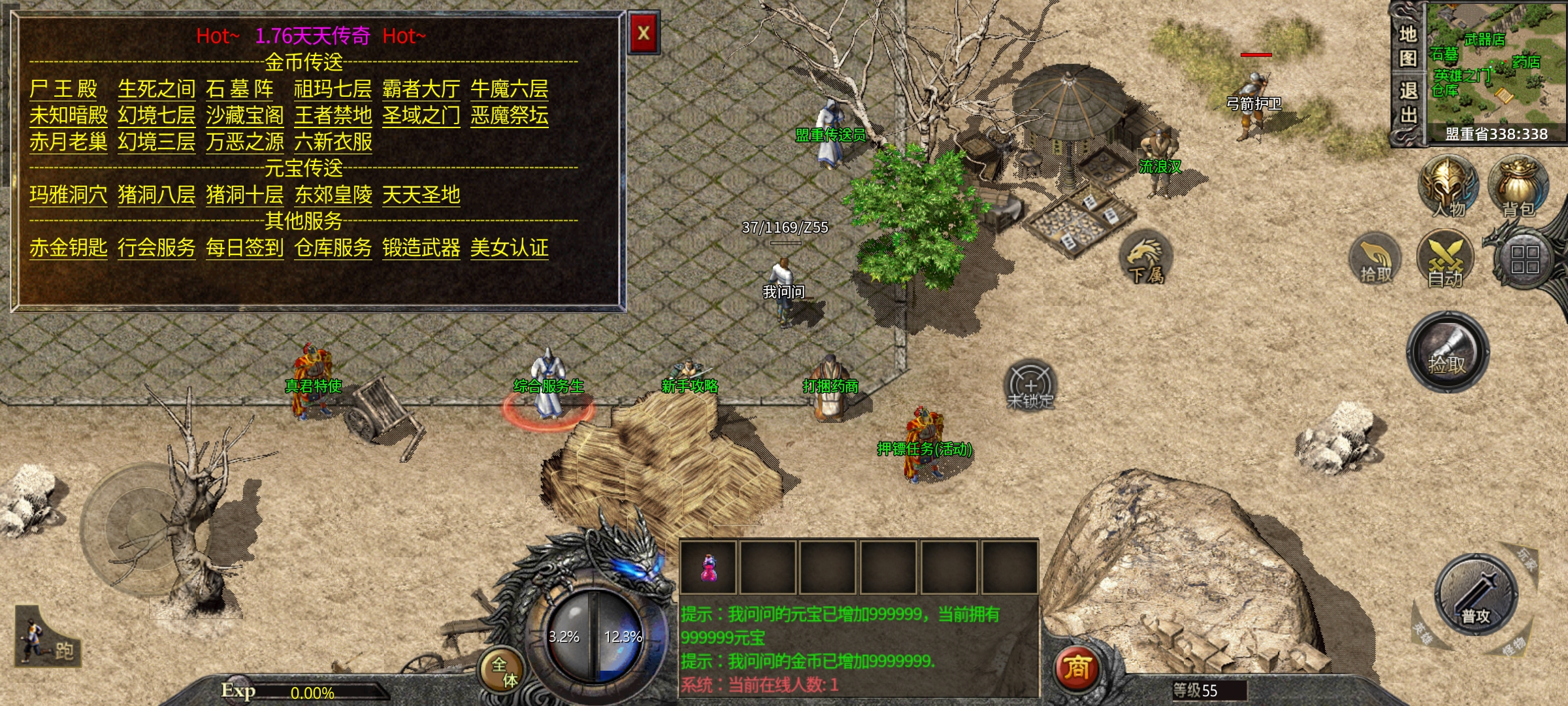Use the 普攻 basic attack button

tap(1475, 595)
